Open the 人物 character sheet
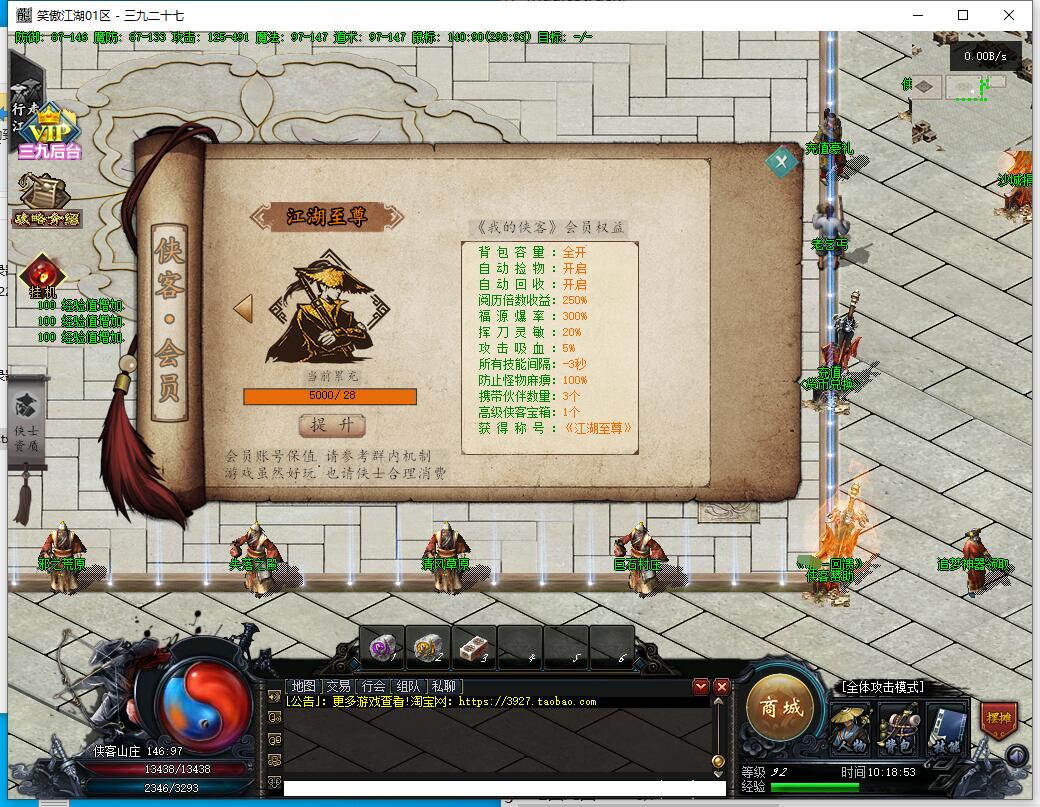 point(851,729)
